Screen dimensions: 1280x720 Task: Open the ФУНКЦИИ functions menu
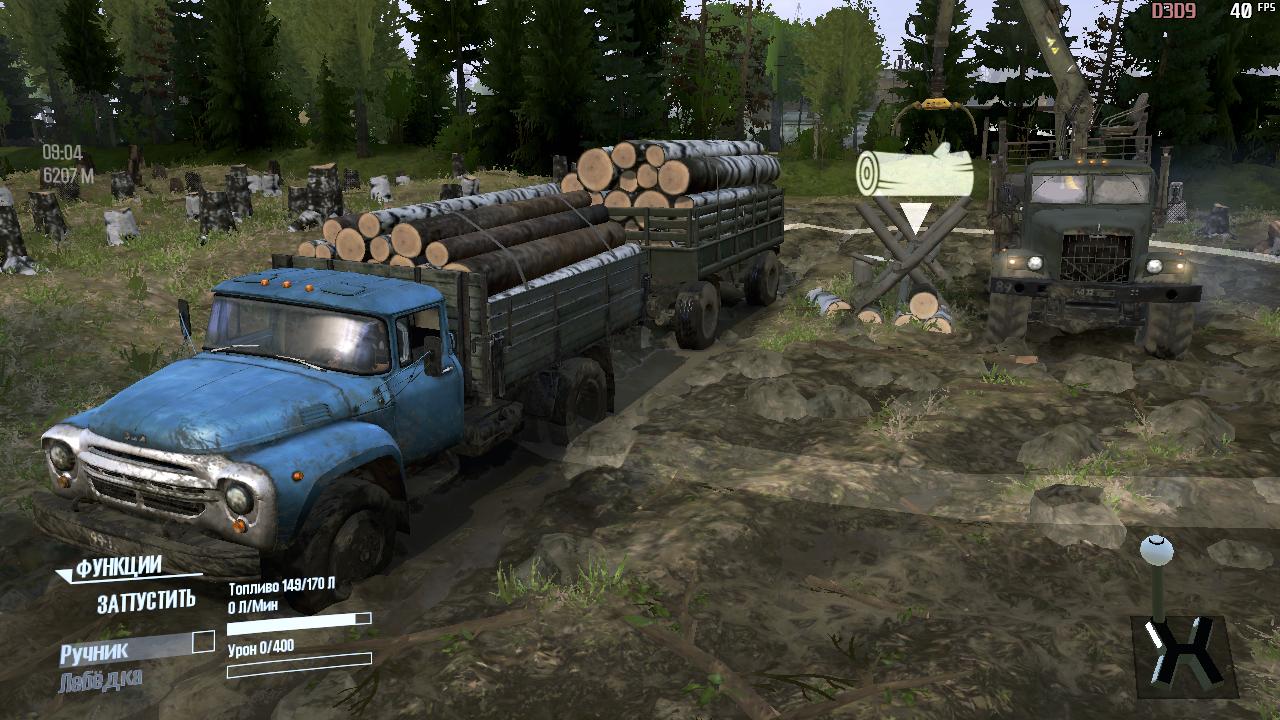pos(118,568)
